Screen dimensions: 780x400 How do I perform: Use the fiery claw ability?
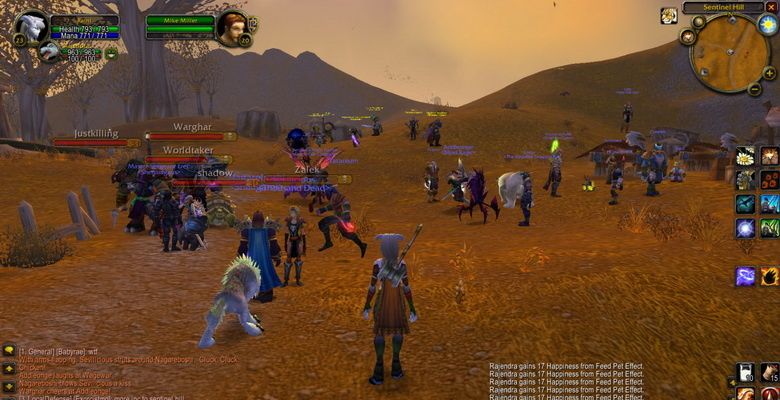point(769,276)
